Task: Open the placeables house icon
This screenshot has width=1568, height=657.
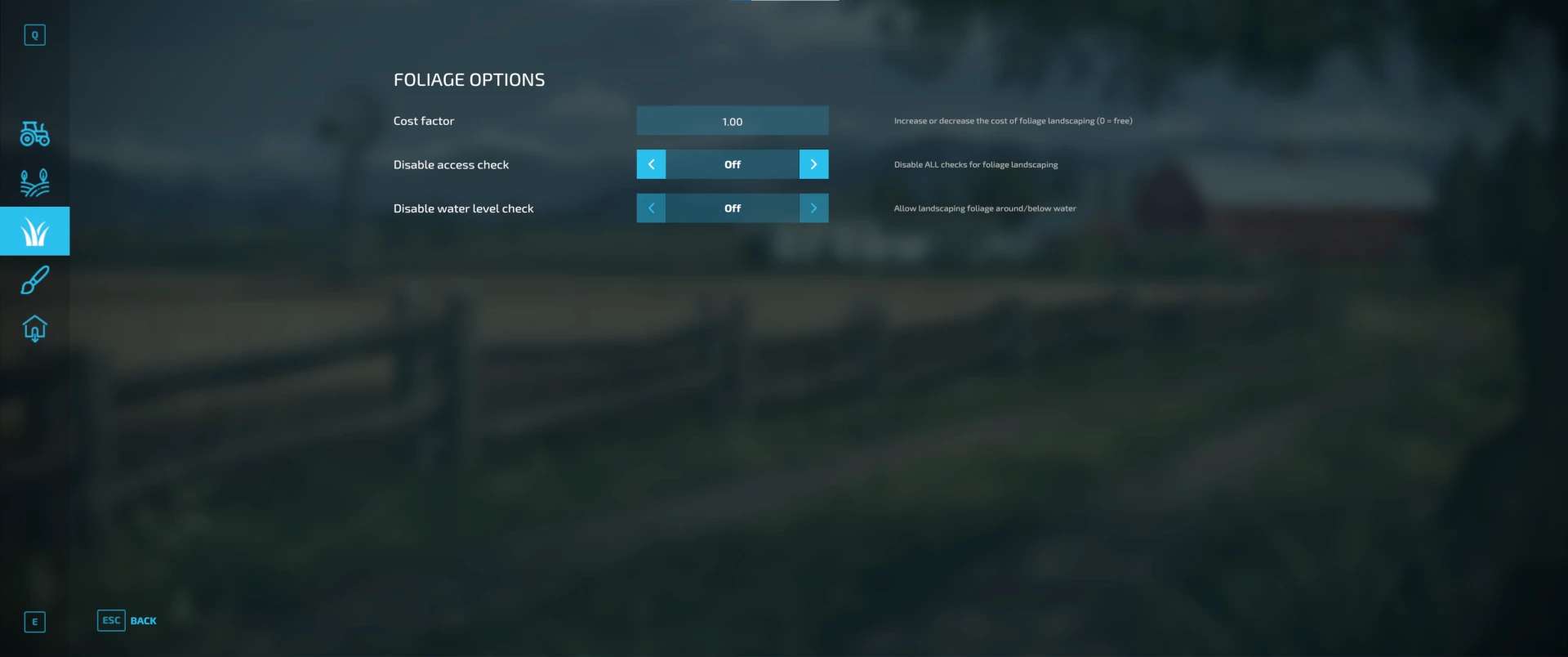Action: (x=34, y=328)
